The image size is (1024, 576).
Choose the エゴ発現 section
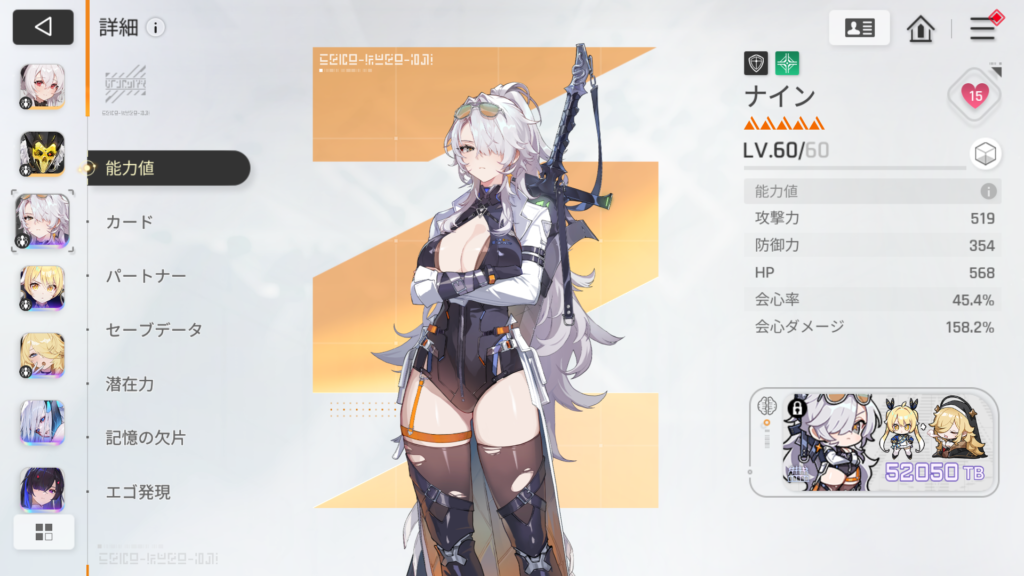tap(138, 492)
